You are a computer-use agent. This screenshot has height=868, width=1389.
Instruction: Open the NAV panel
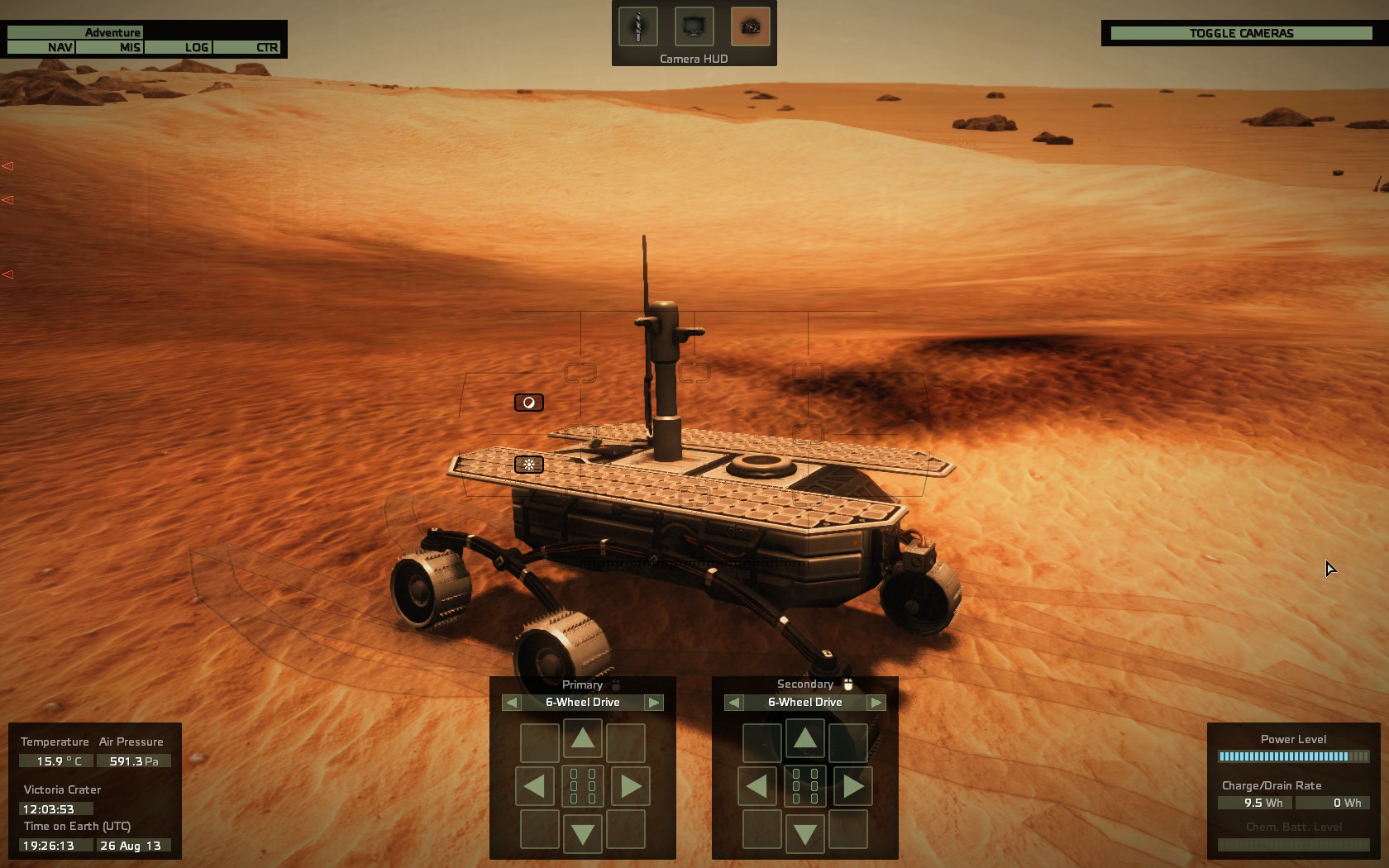(56, 47)
